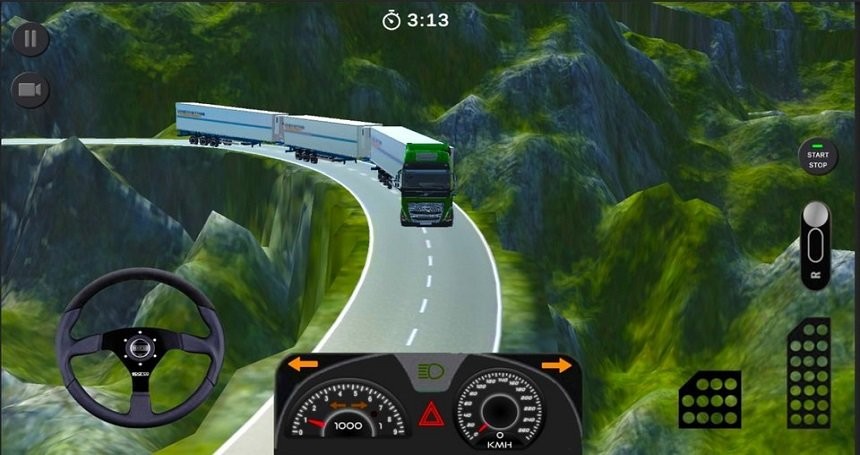Image resolution: width=860 pixels, height=455 pixels.
Task: Switch the camera view
Action: [31, 91]
